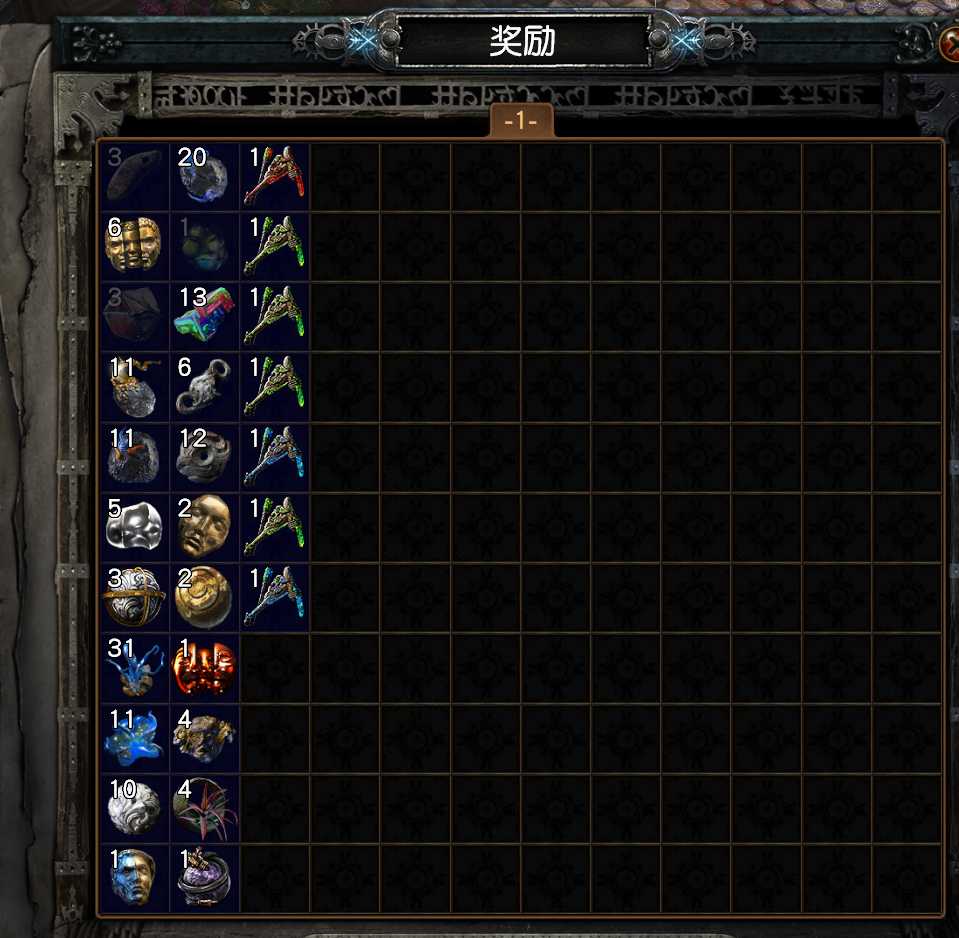This screenshot has width=959, height=938.
Task: Select the blue tentacle item stack of 31
Action: point(134,667)
